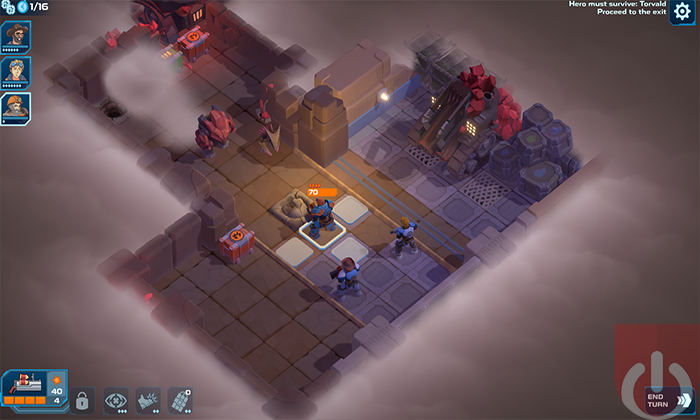Viewport: 700px width, 420px height.
Task: Click the padlock ability slot
Action: point(81,398)
